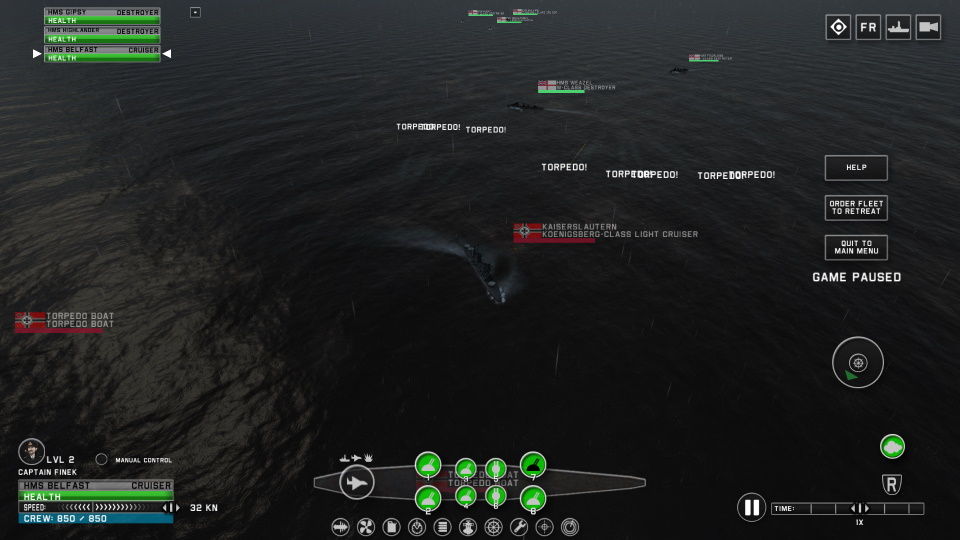
Task: Toggle the camera mode icon
Action: pos(928,28)
